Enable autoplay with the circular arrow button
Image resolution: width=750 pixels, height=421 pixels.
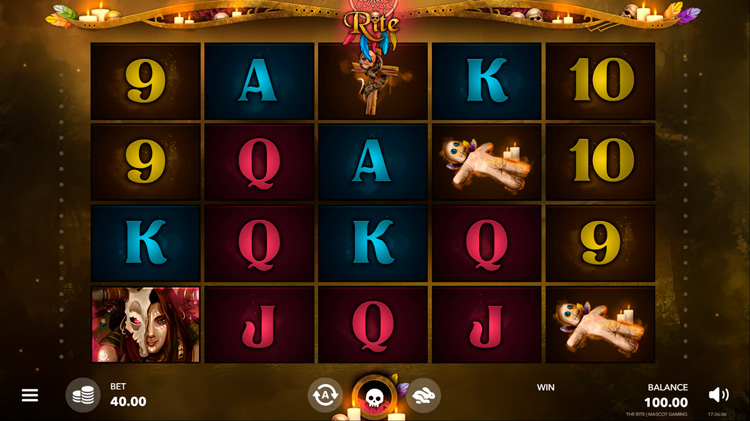(x=325, y=395)
